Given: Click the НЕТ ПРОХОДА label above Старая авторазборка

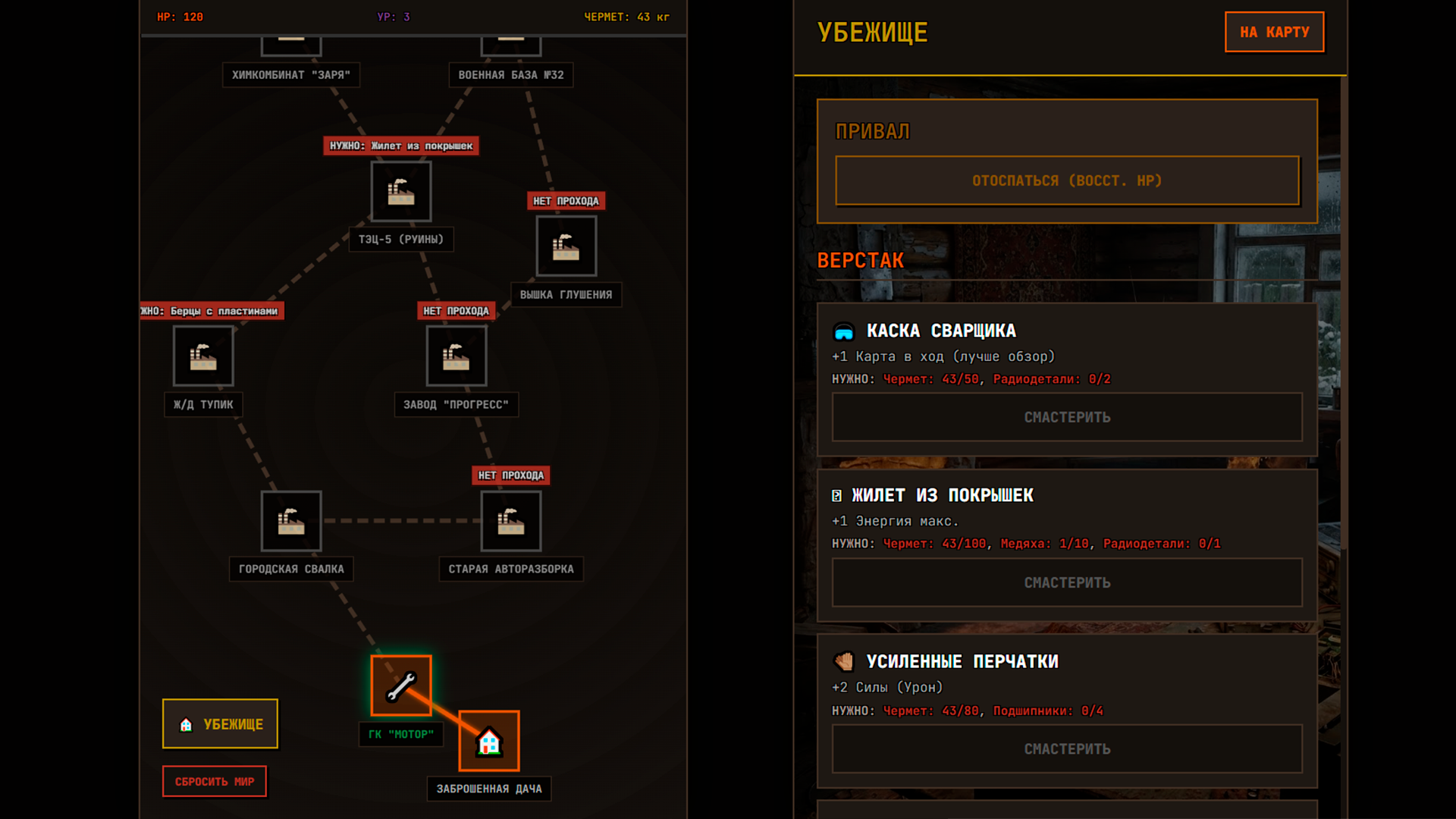Looking at the screenshot, I should click(x=510, y=475).
